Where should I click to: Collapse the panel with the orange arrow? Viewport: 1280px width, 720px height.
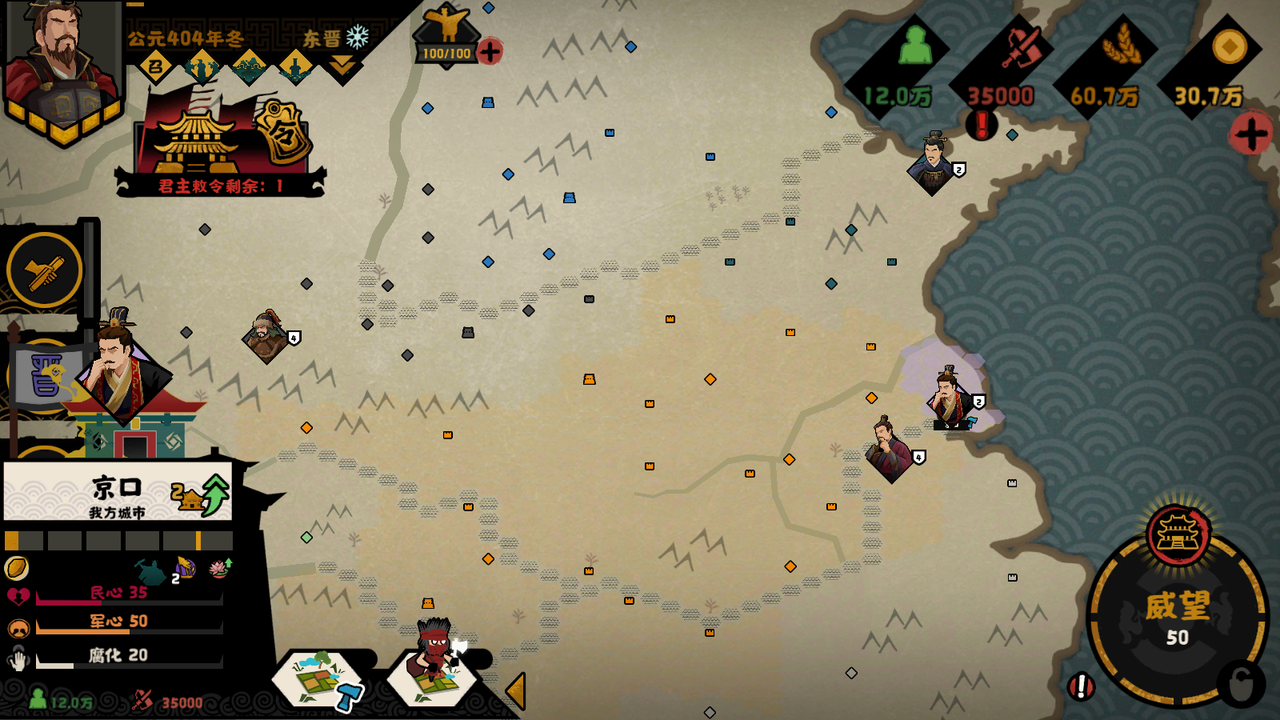click(x=515, y=690)
